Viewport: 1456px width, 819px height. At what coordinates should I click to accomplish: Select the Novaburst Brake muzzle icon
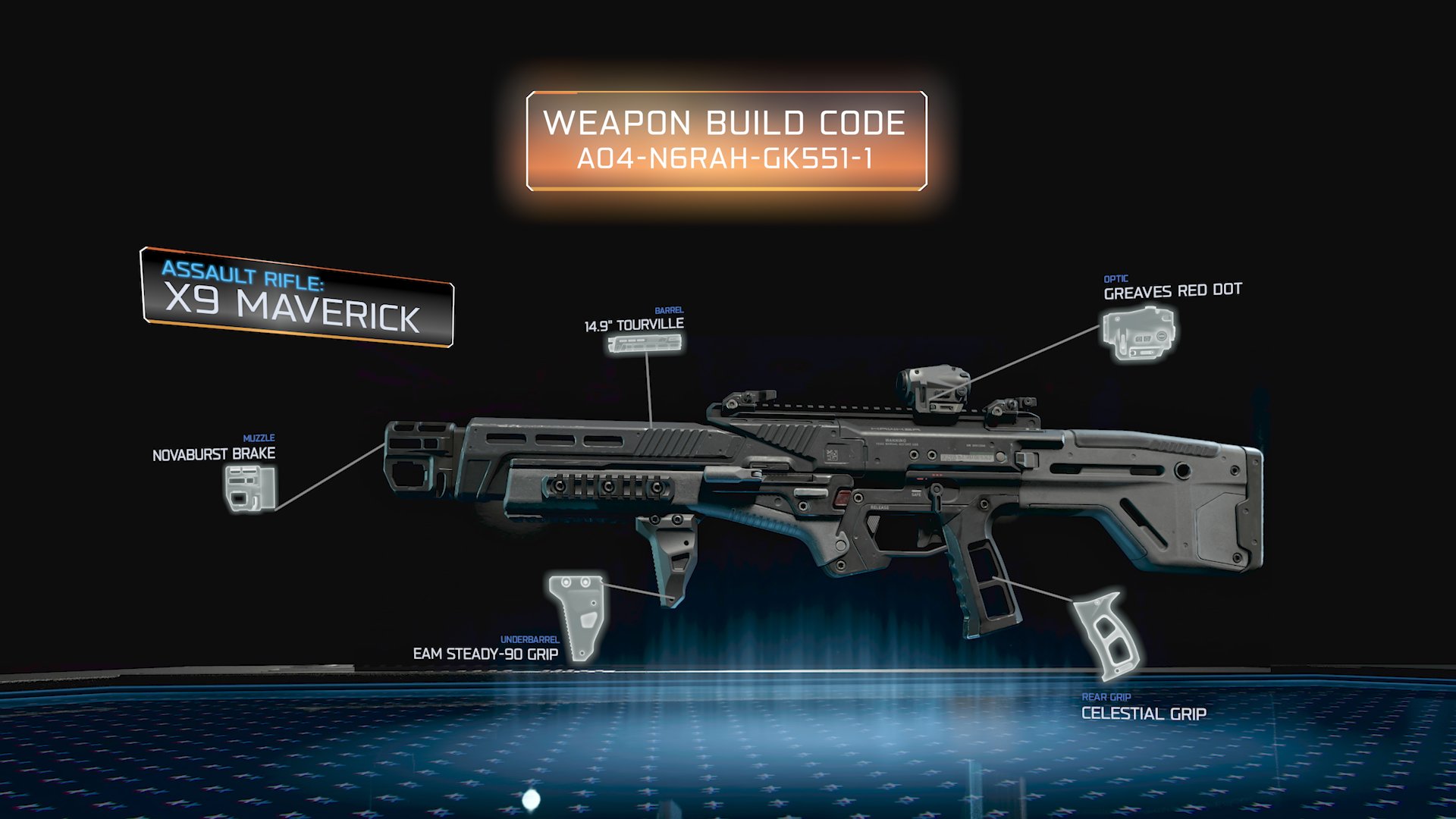tap(249, 488)
